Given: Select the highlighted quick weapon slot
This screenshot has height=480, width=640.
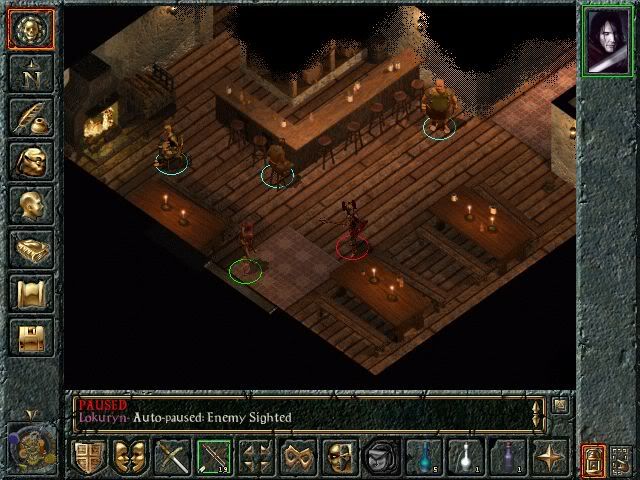Looking at the screenshot, I should 214,458.
